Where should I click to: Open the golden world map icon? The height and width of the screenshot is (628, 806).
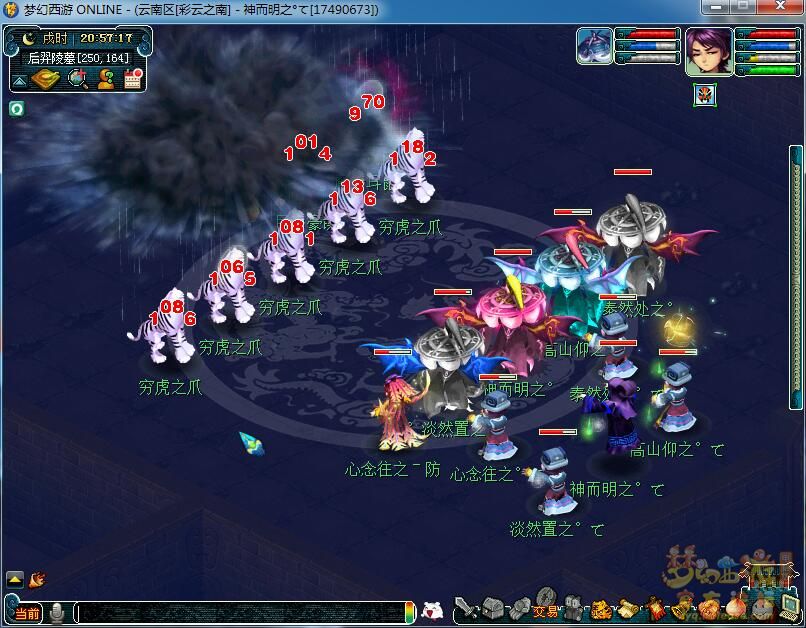point(46,80)
